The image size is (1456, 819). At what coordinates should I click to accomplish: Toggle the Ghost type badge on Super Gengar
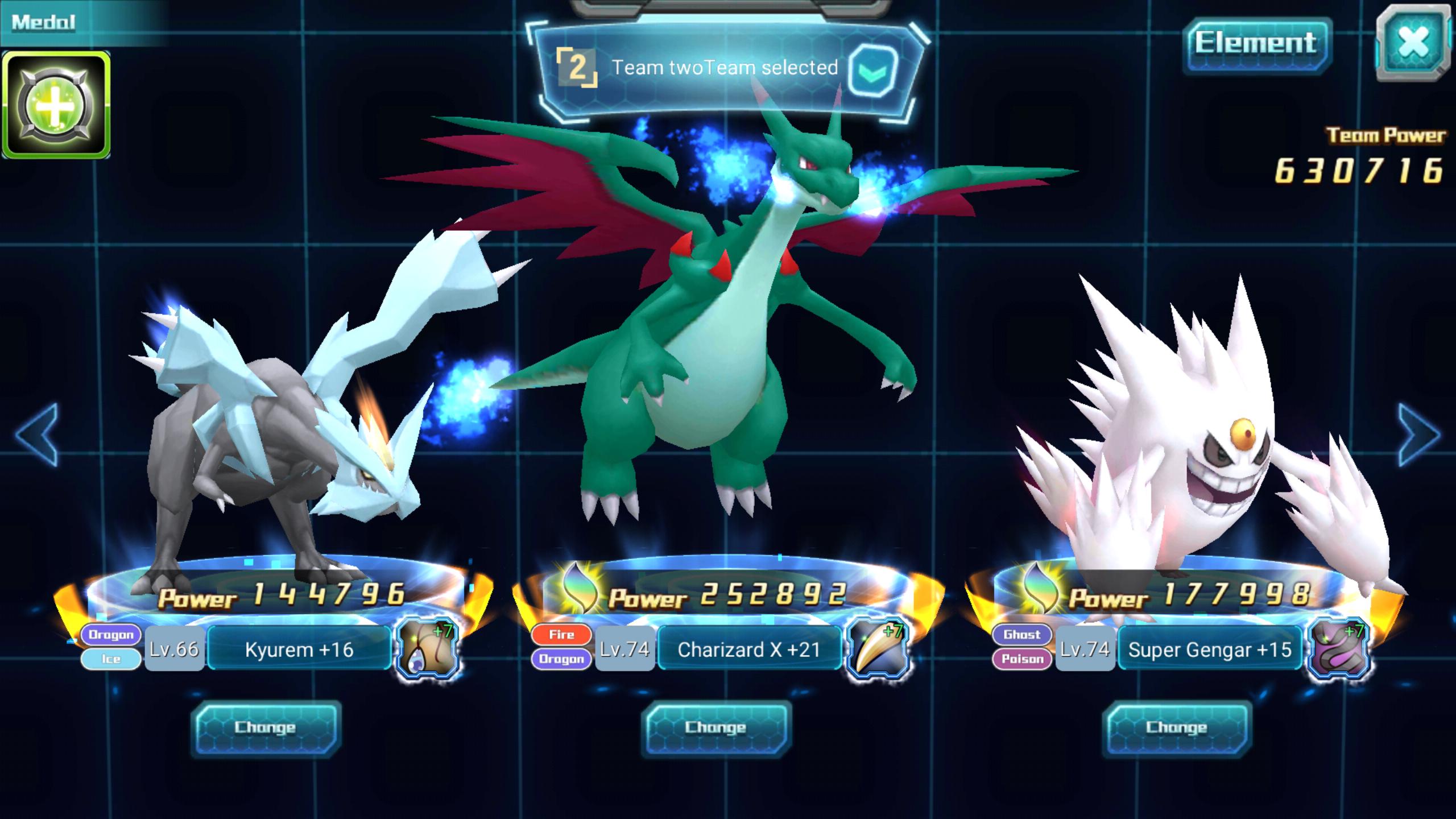[x=1023, y=634]
